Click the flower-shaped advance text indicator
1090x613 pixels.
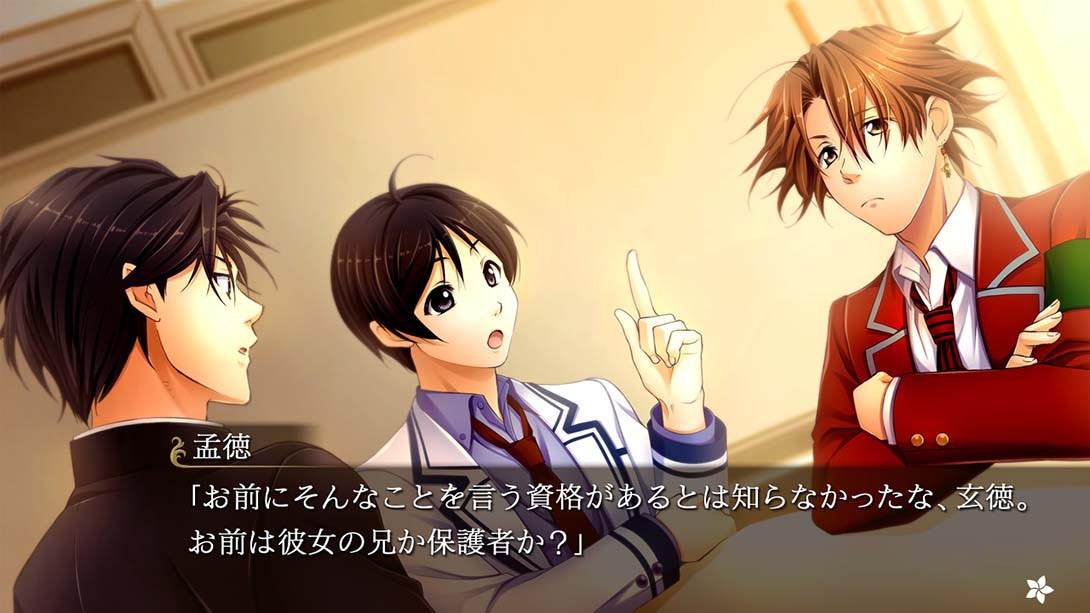(x=1037, y=587)
